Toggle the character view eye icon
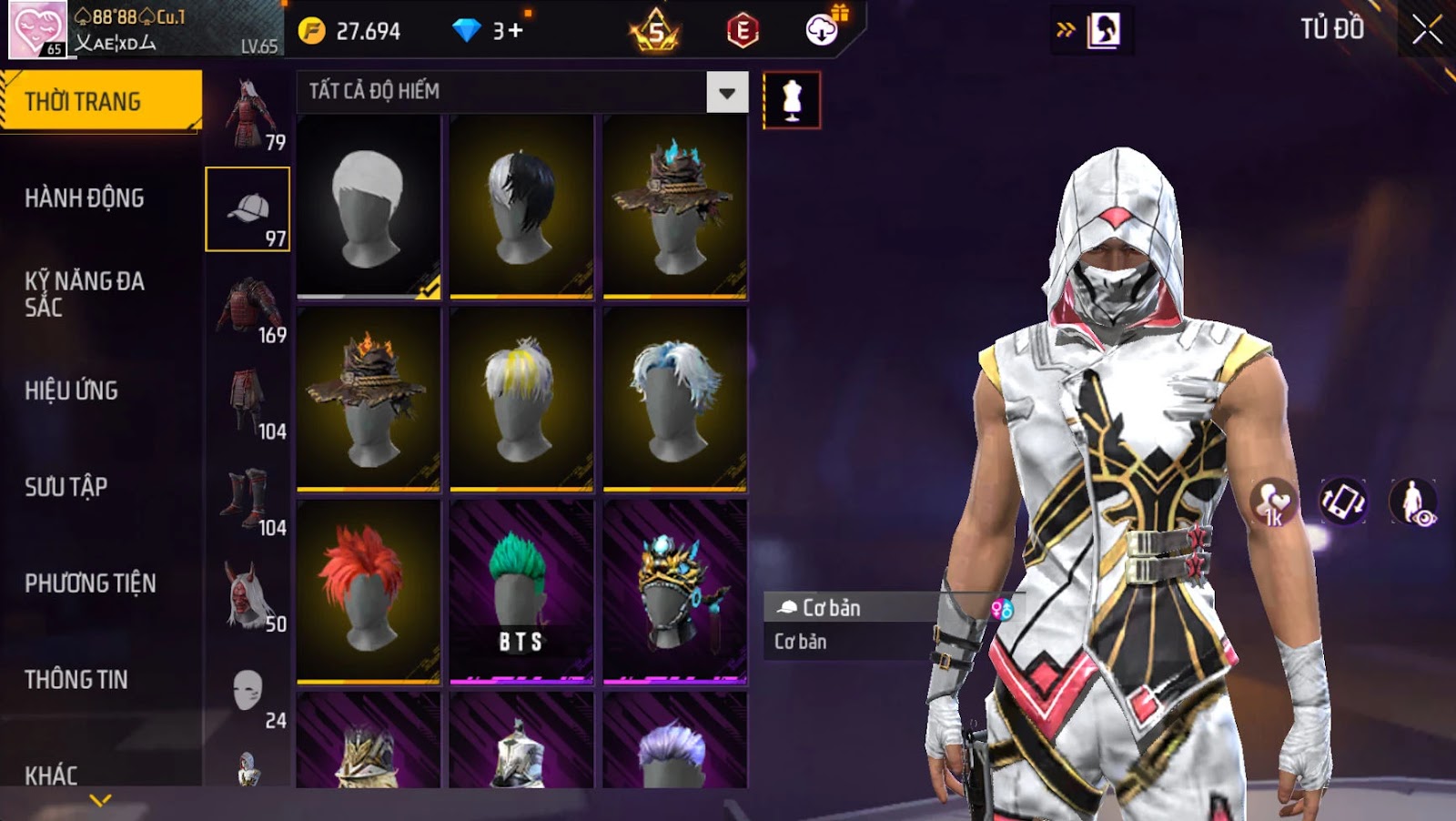 [x=1413, y=502]
